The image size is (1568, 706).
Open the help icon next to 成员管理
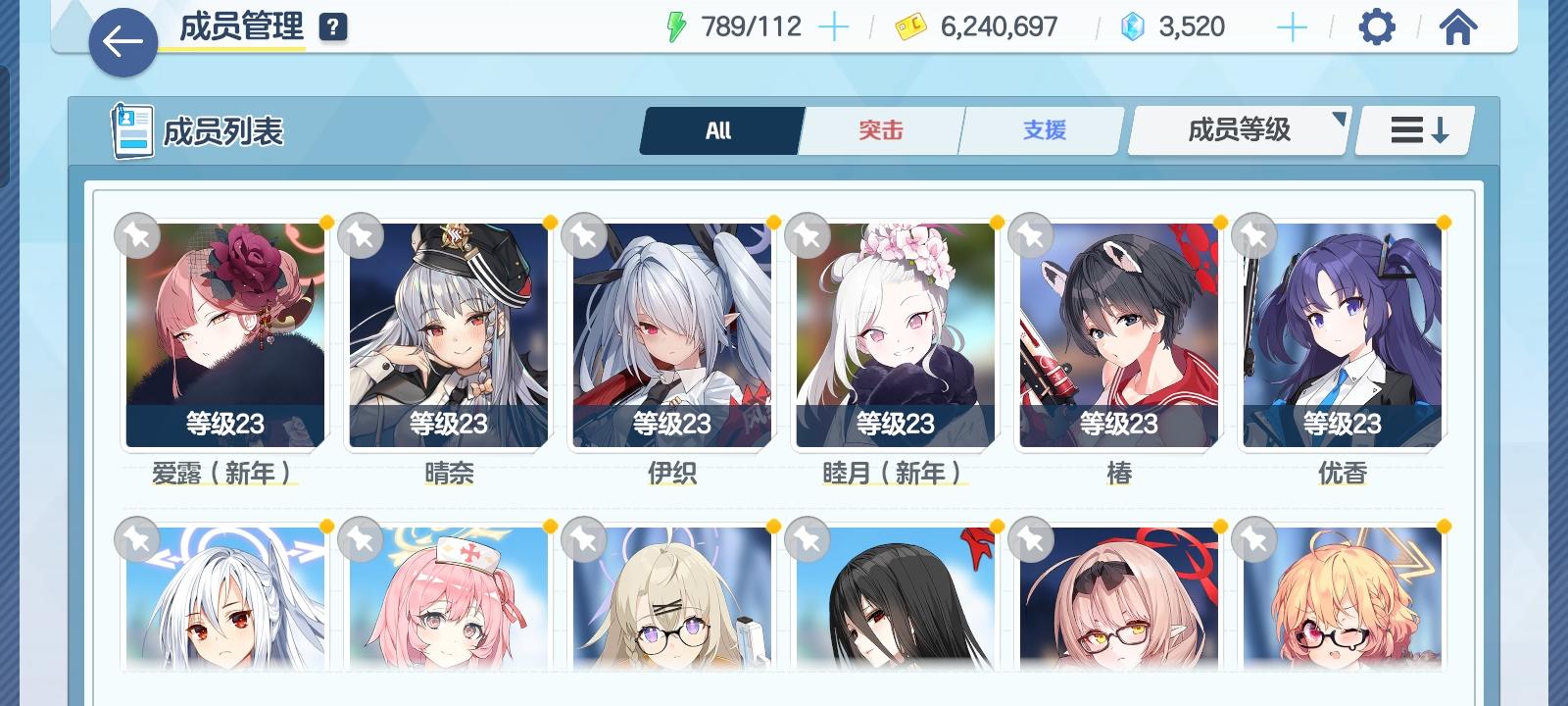pos(334,25)
